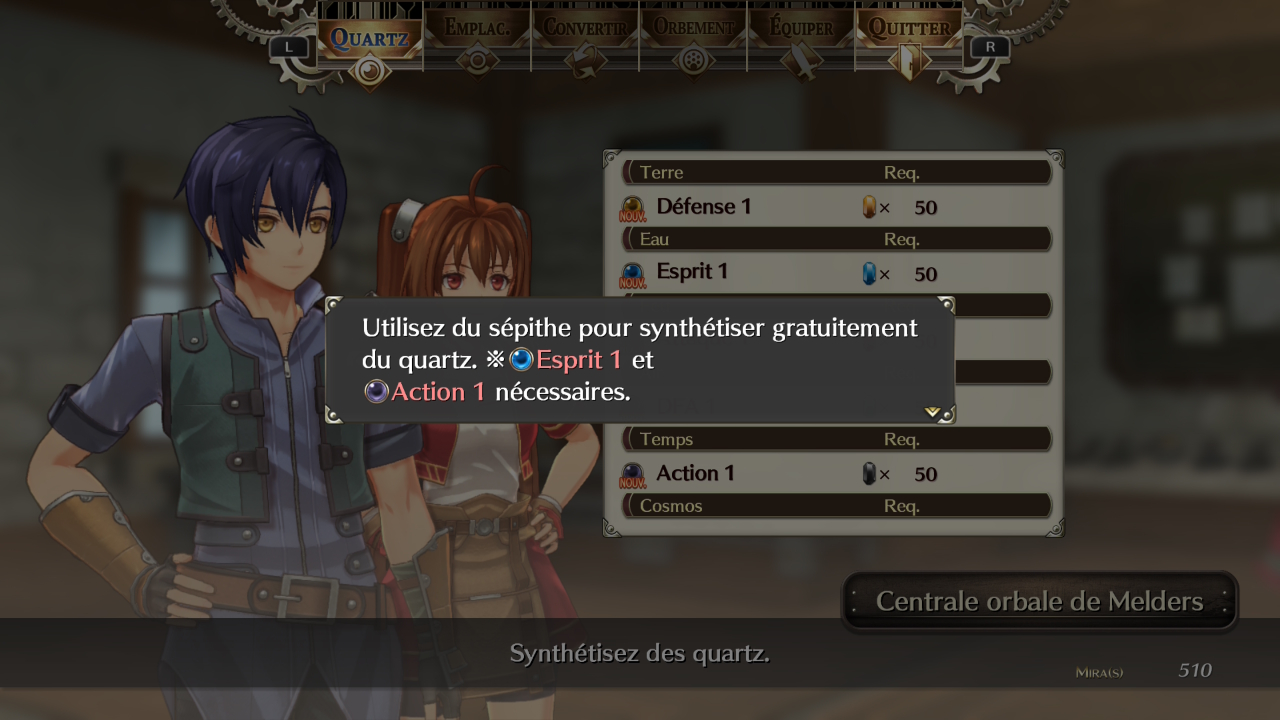This screenshot has height=720, width=1280.
Task: Choose the Quitter tab
Action: coord(908,40)
